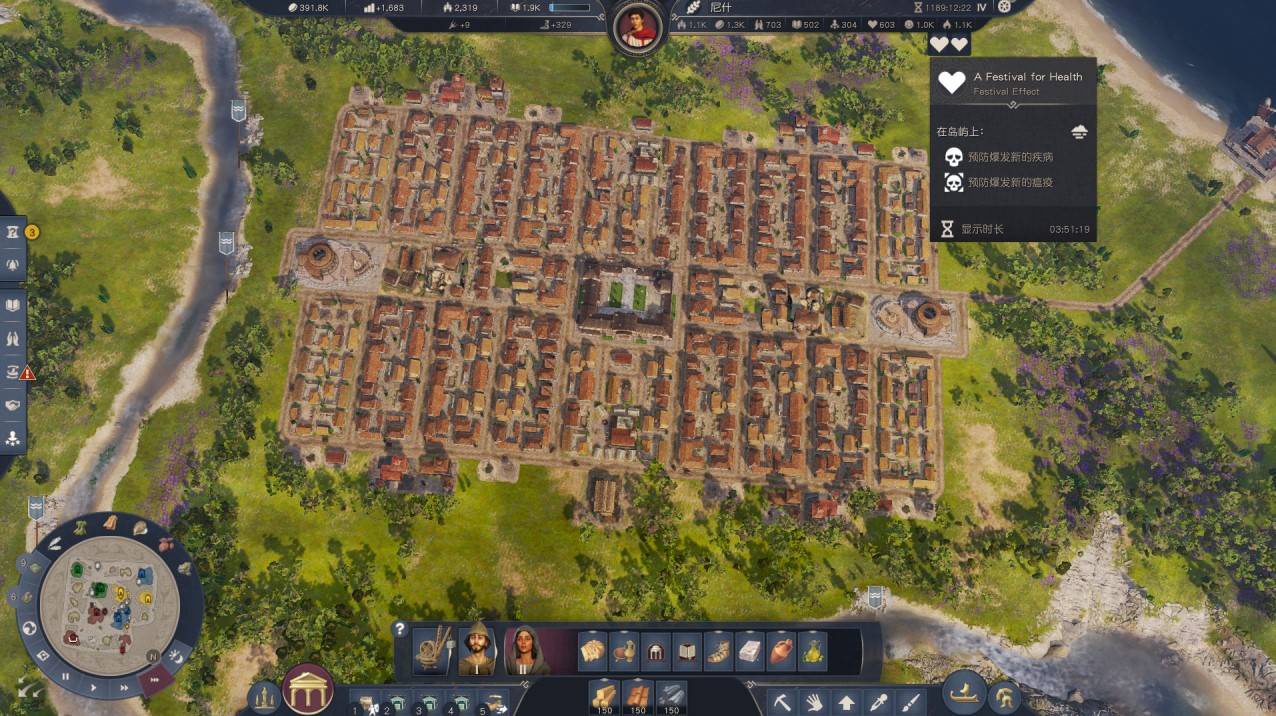Viewport: 1276px width, 716px height.
Task: Select the hooded woman tier portrait
Action: click(x=525, y=650)
